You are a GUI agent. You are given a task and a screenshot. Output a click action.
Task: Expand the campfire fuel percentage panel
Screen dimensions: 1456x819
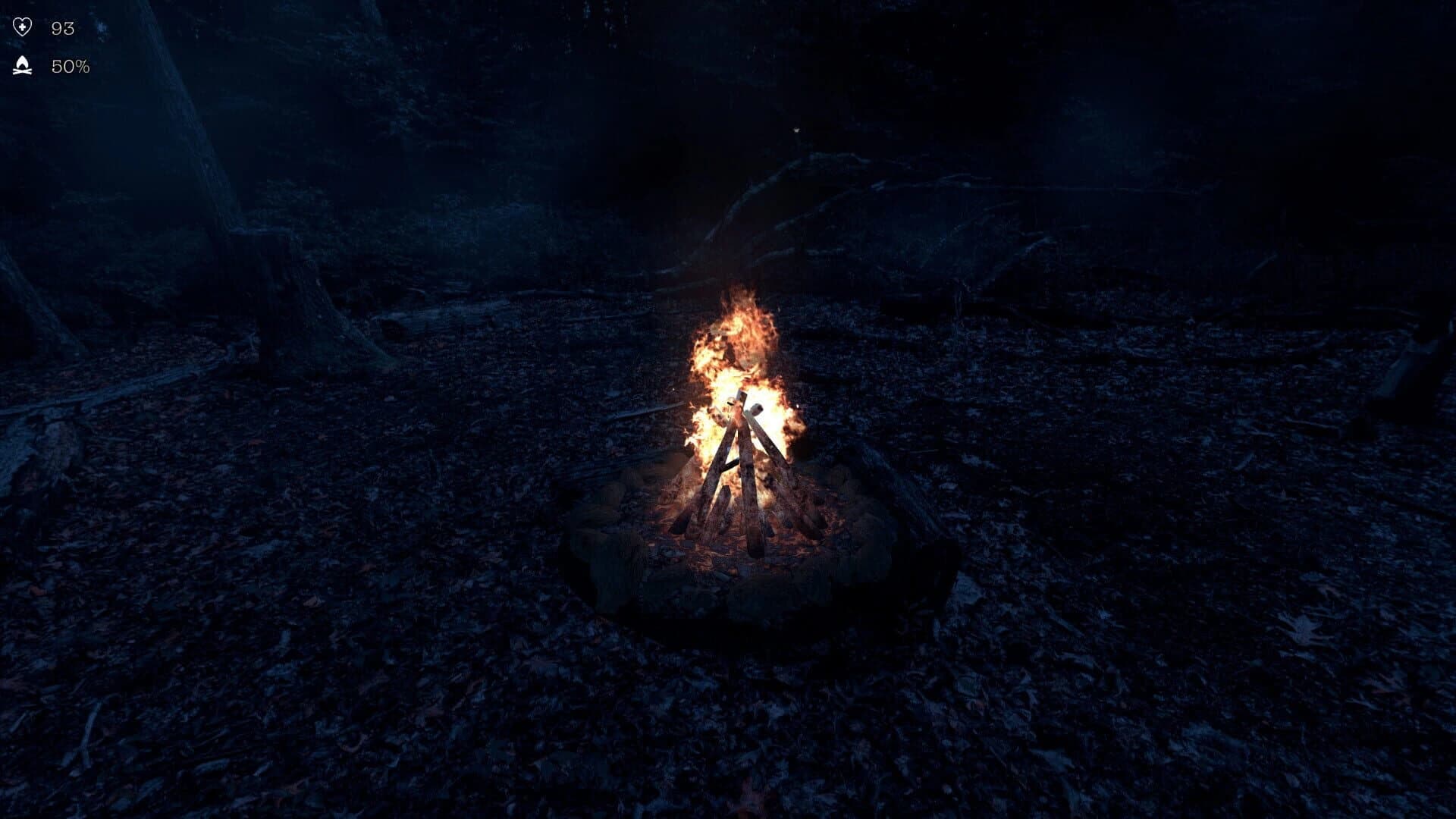71,66
